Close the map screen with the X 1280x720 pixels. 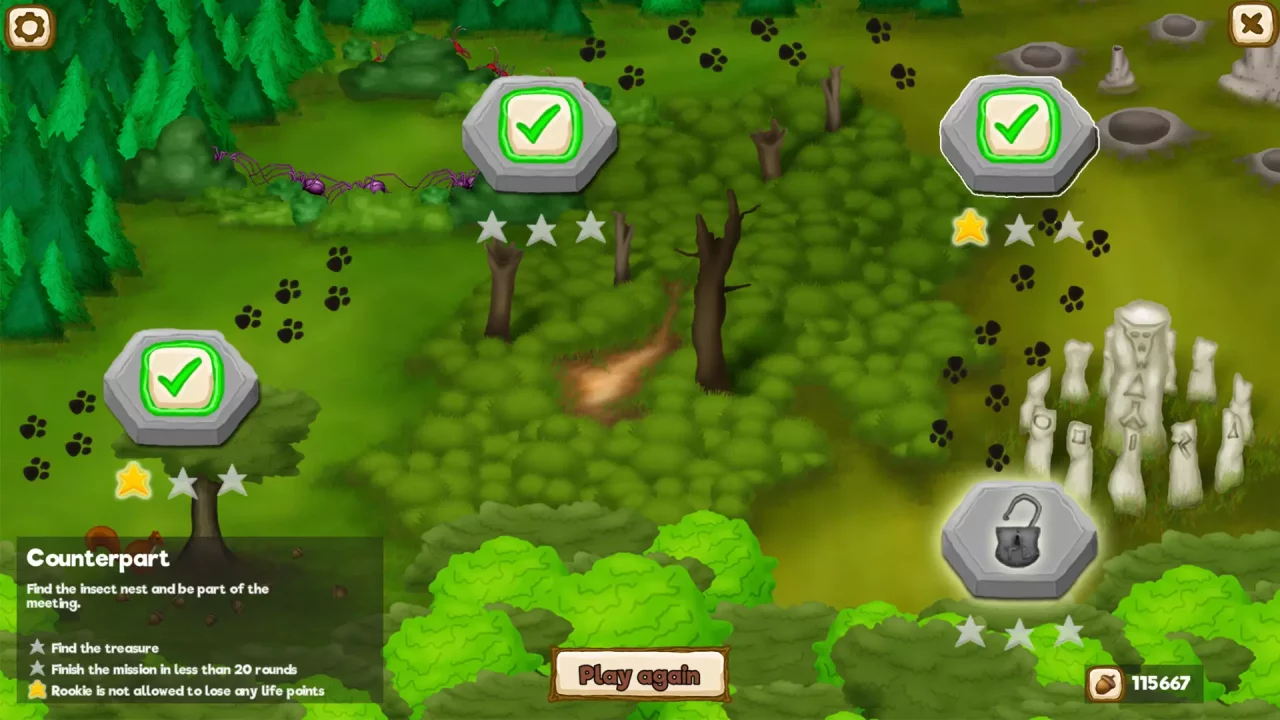1251,24
